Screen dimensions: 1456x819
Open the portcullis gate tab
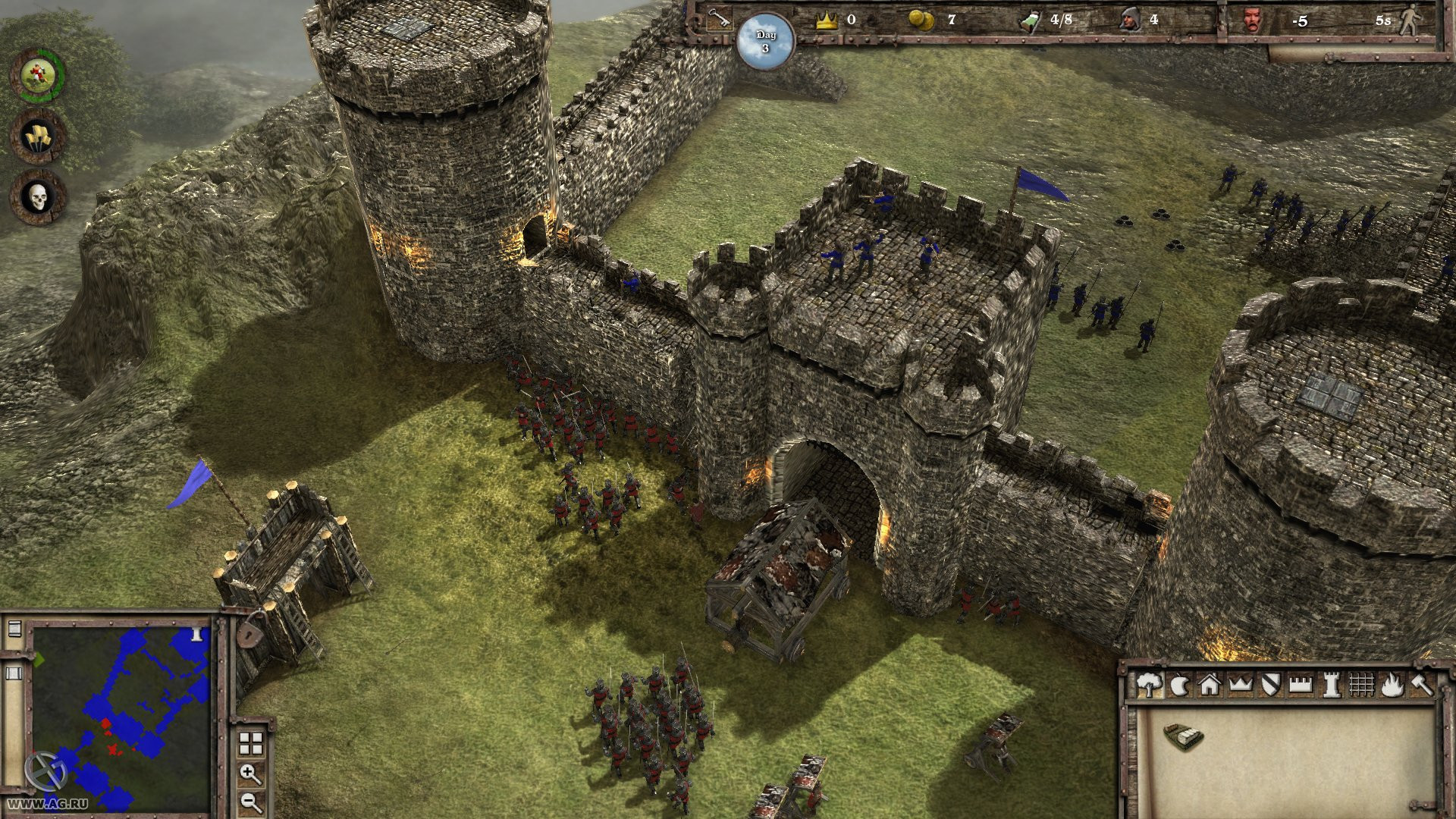click(1361, 685)
